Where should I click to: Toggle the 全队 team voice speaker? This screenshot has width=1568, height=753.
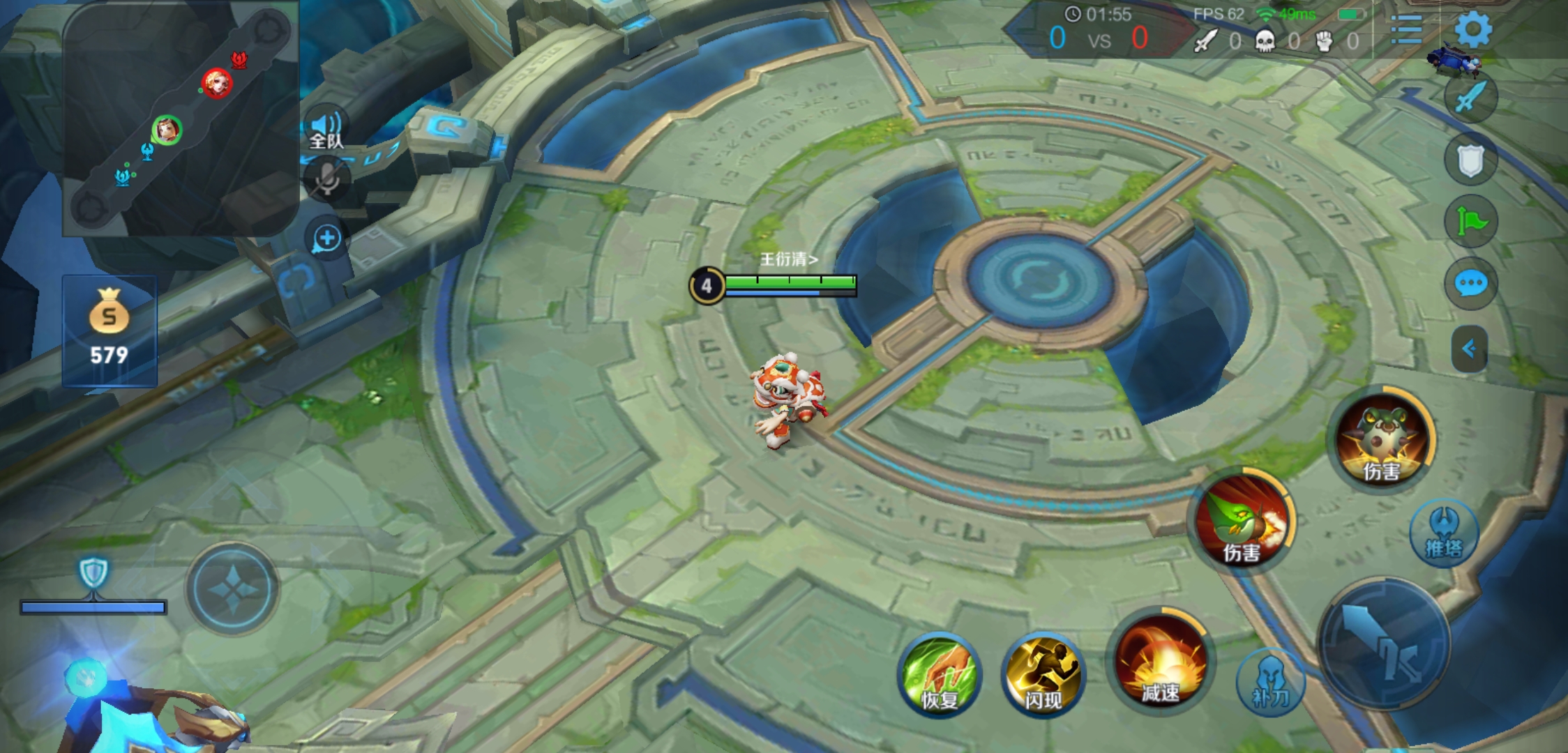point(326,129)
